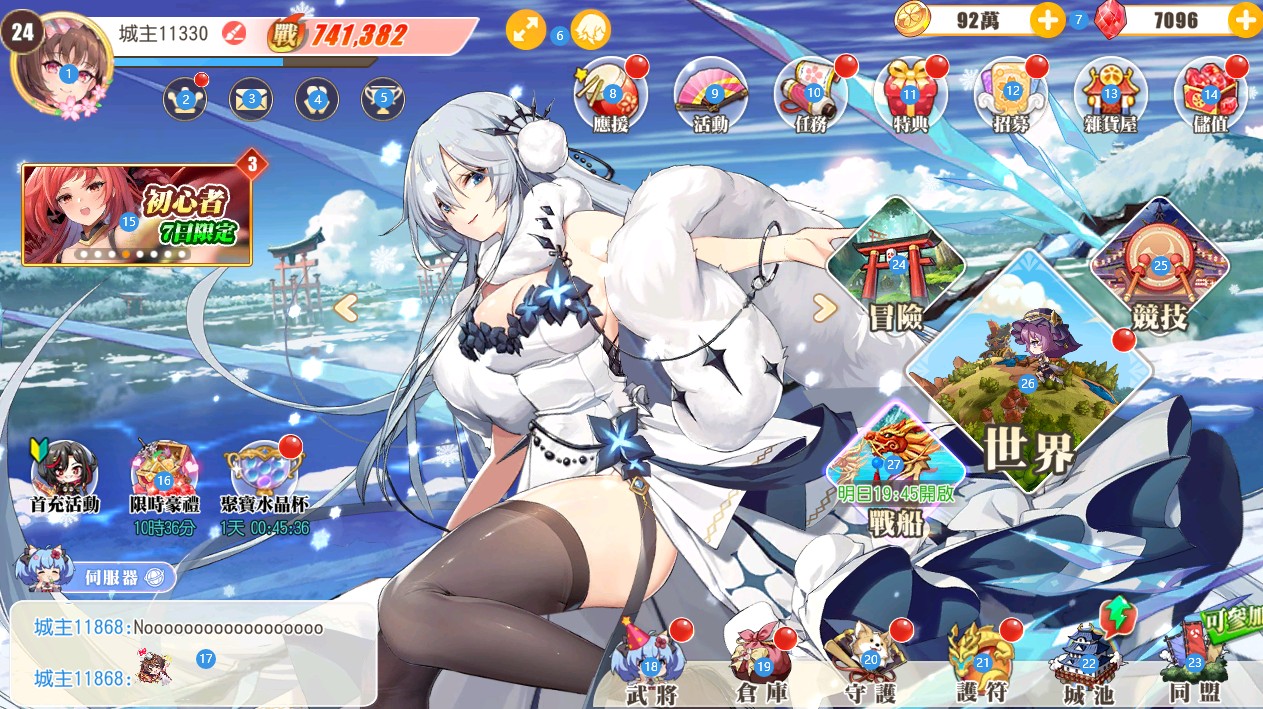Screen dimensions: 1263x709
Task: Open the 任務 missions scroll
Action: [811, 95]
